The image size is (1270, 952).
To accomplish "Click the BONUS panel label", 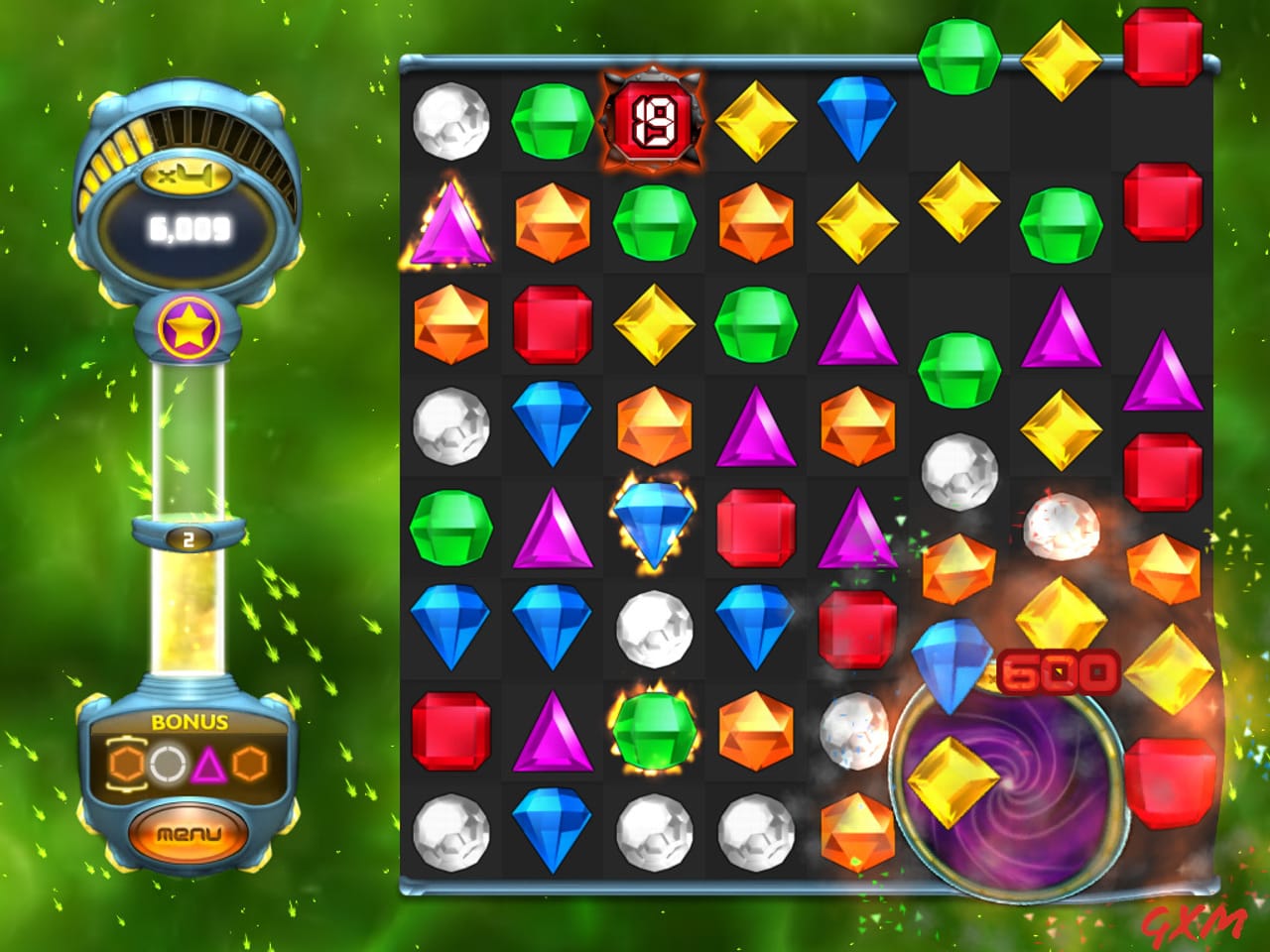I will coord(189,722).
